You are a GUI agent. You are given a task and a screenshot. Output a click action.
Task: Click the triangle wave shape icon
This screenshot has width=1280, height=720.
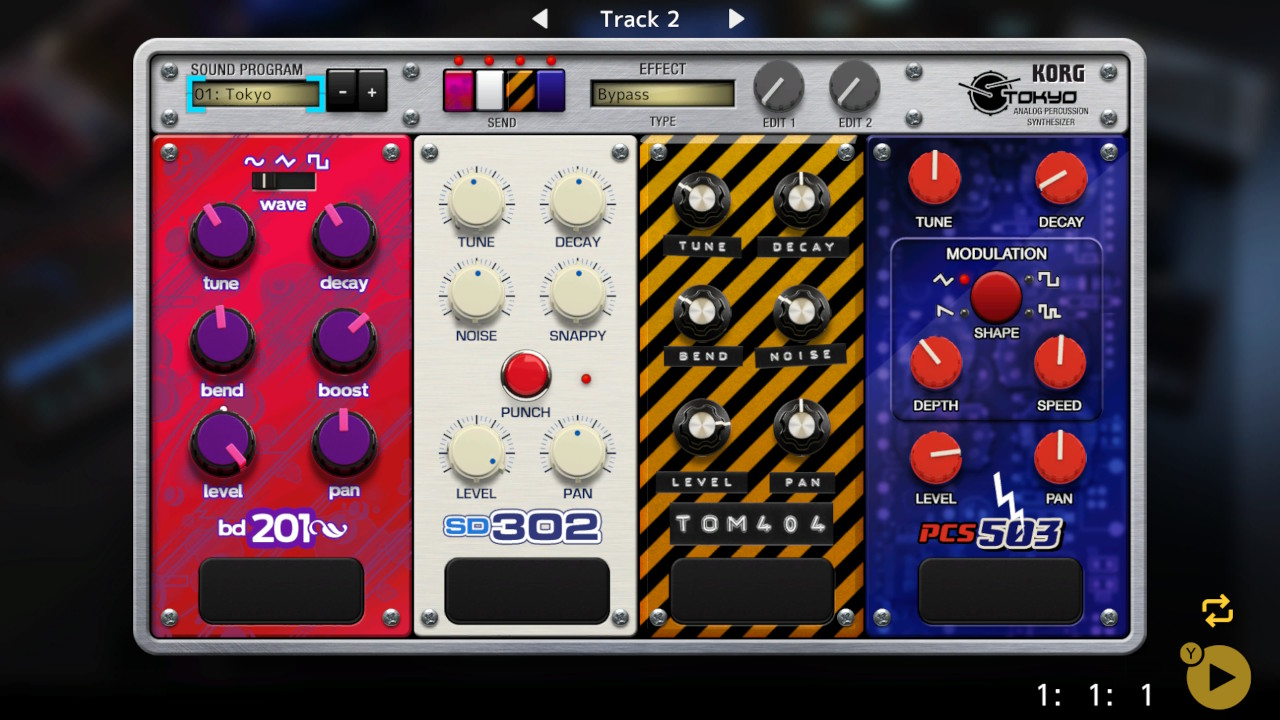943,280
